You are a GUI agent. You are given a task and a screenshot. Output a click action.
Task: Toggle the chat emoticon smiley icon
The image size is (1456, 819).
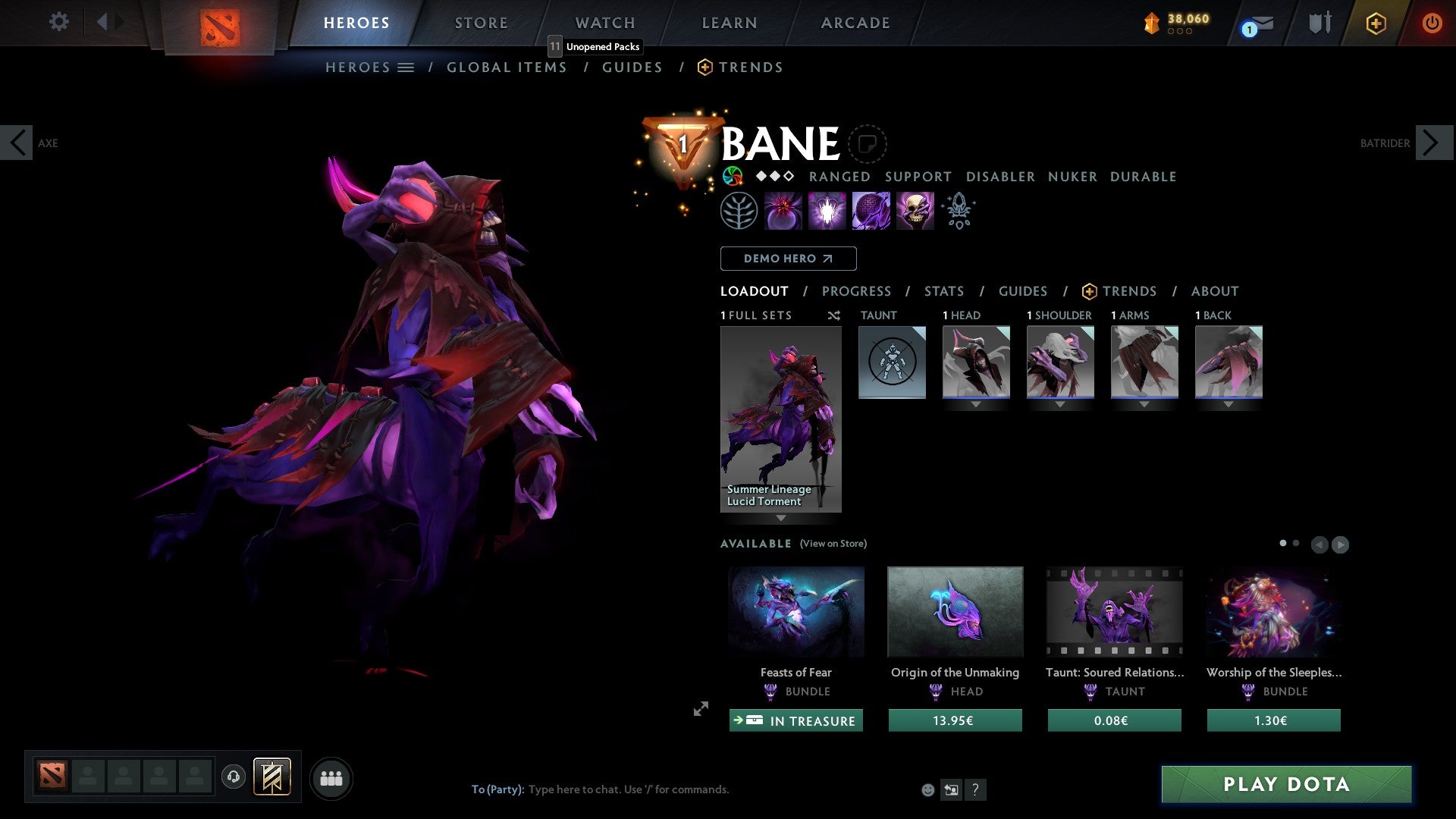[927, 789]
